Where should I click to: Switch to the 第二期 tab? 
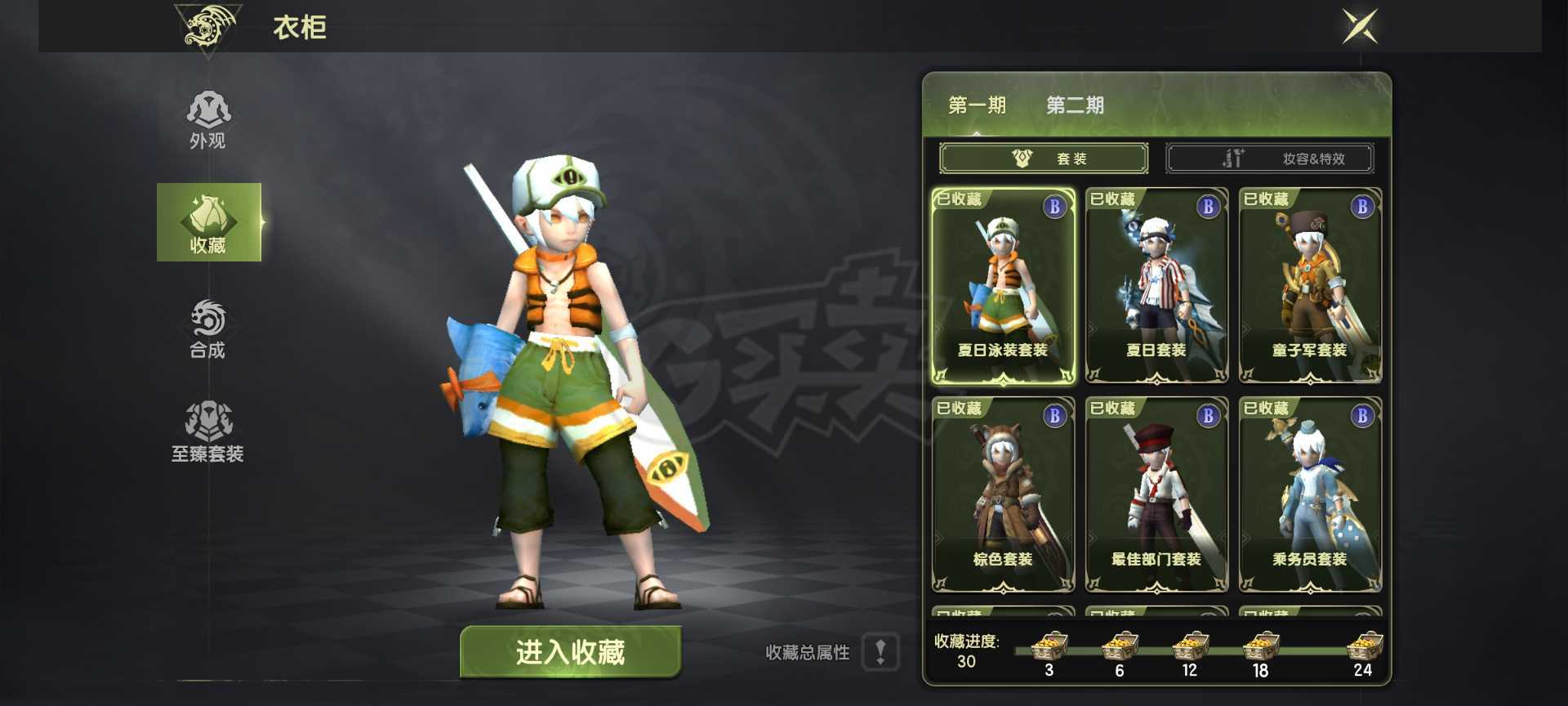pyautogui.click(x=1075, y=105)
